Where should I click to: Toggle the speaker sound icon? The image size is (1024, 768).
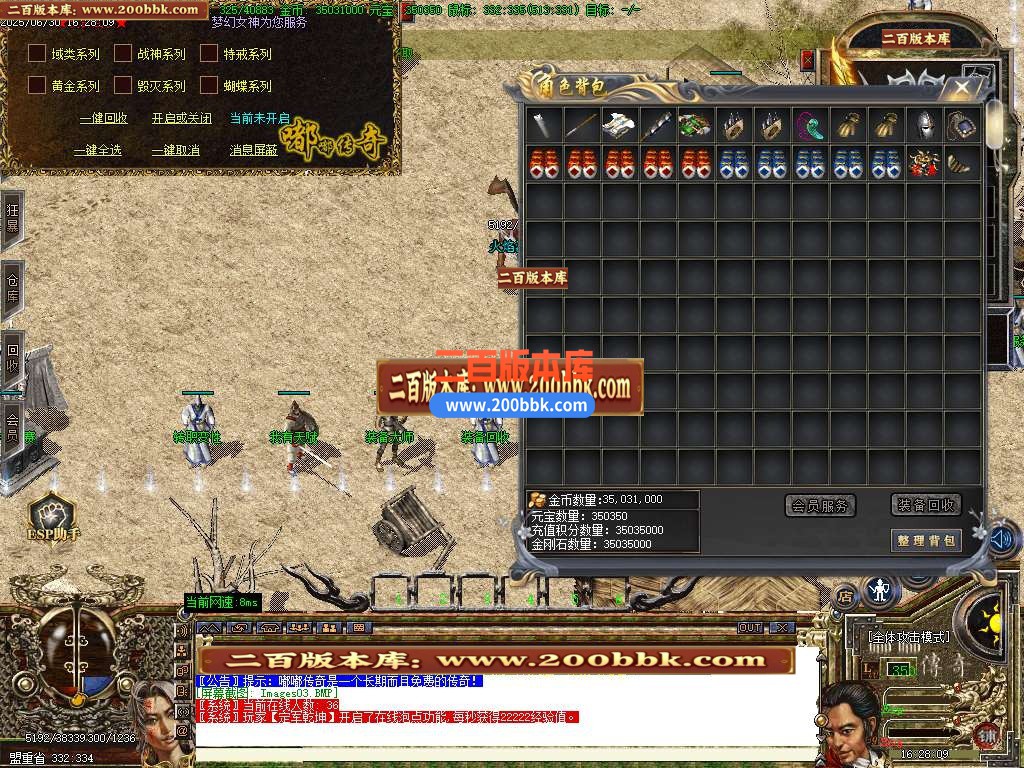1003,540
